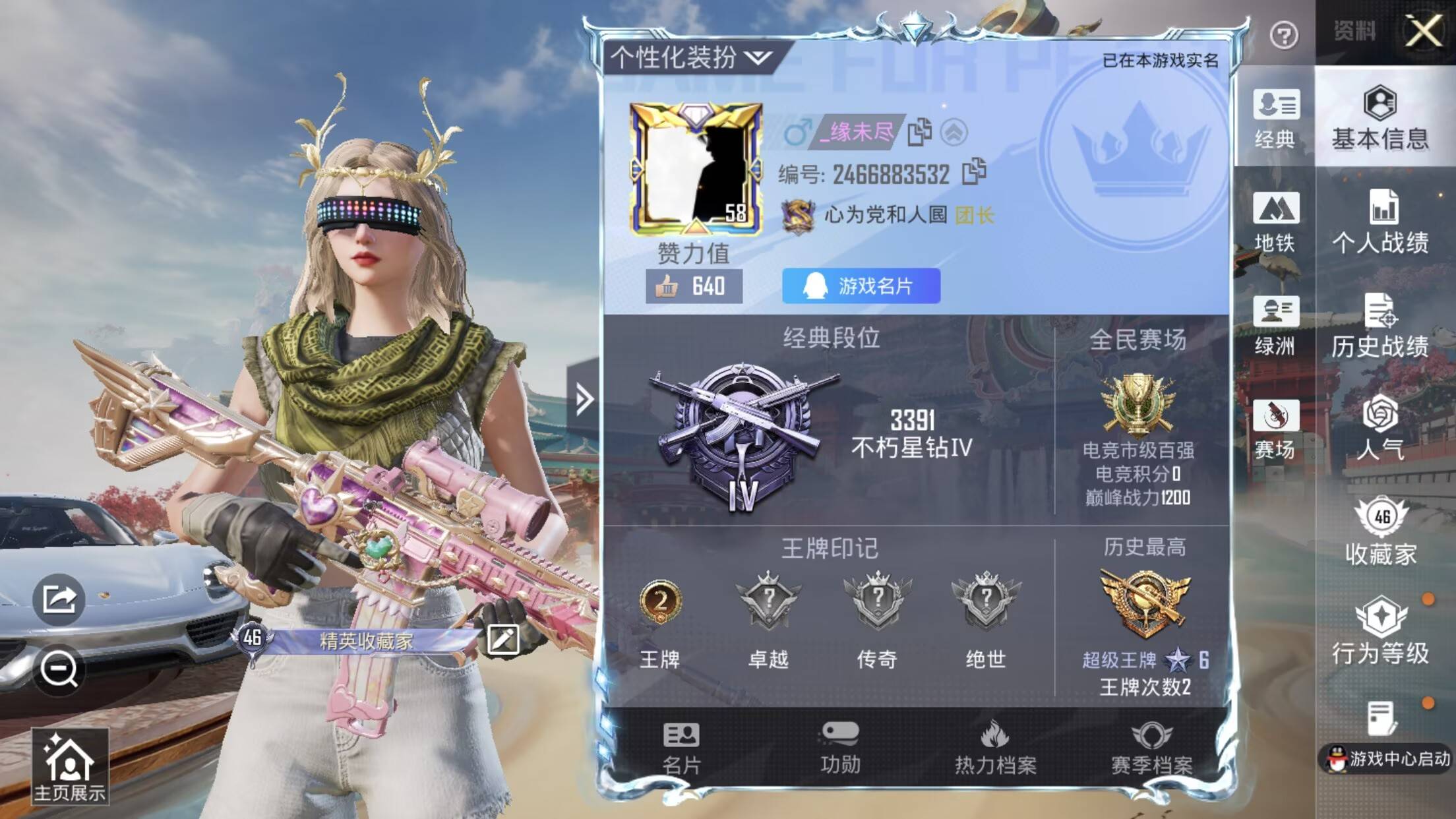Copy the player ID number
The image size is (1456, 819).
(x=974, y=173)
